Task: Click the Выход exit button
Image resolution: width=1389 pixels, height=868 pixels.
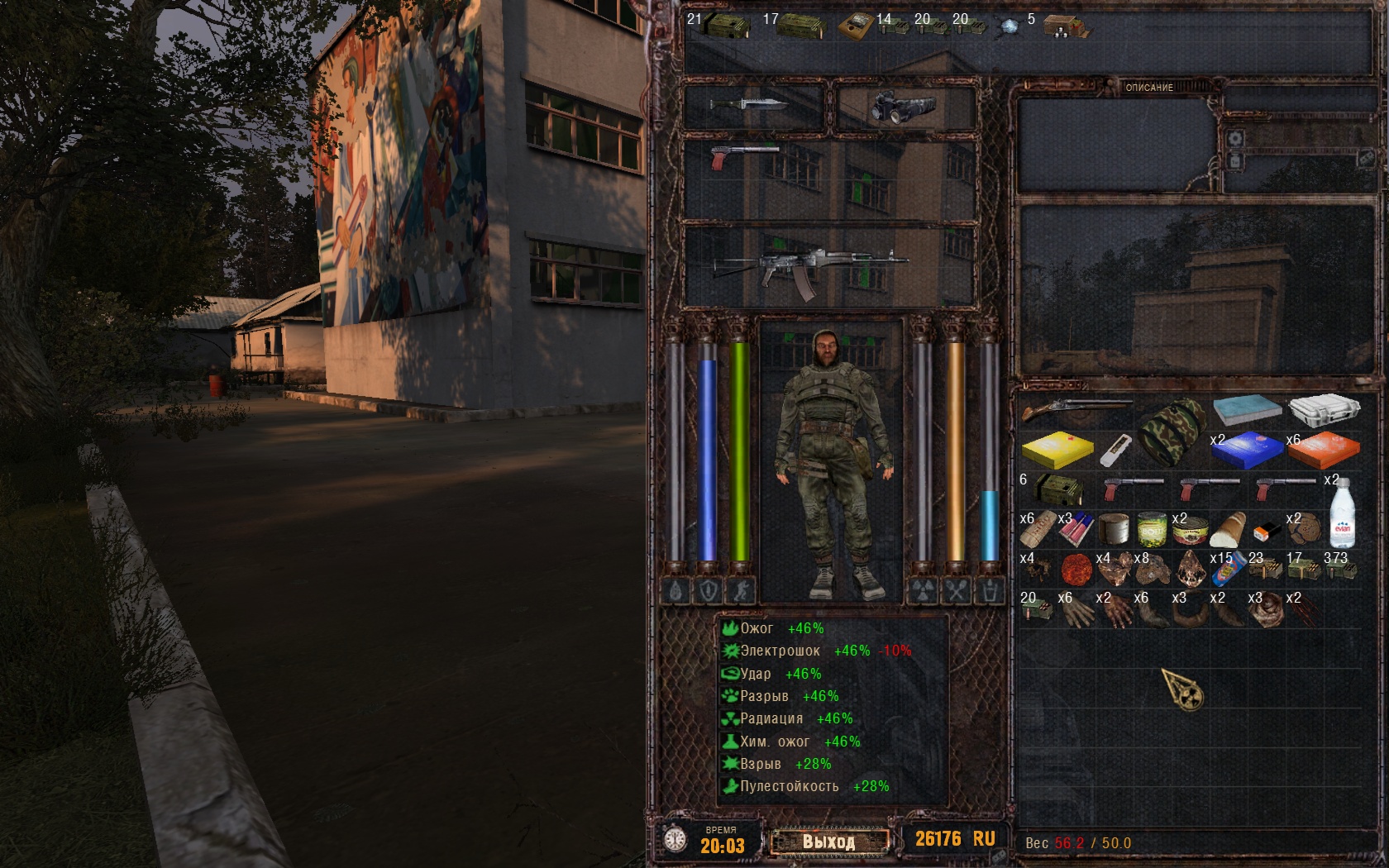Action: (x=829, y=842)
